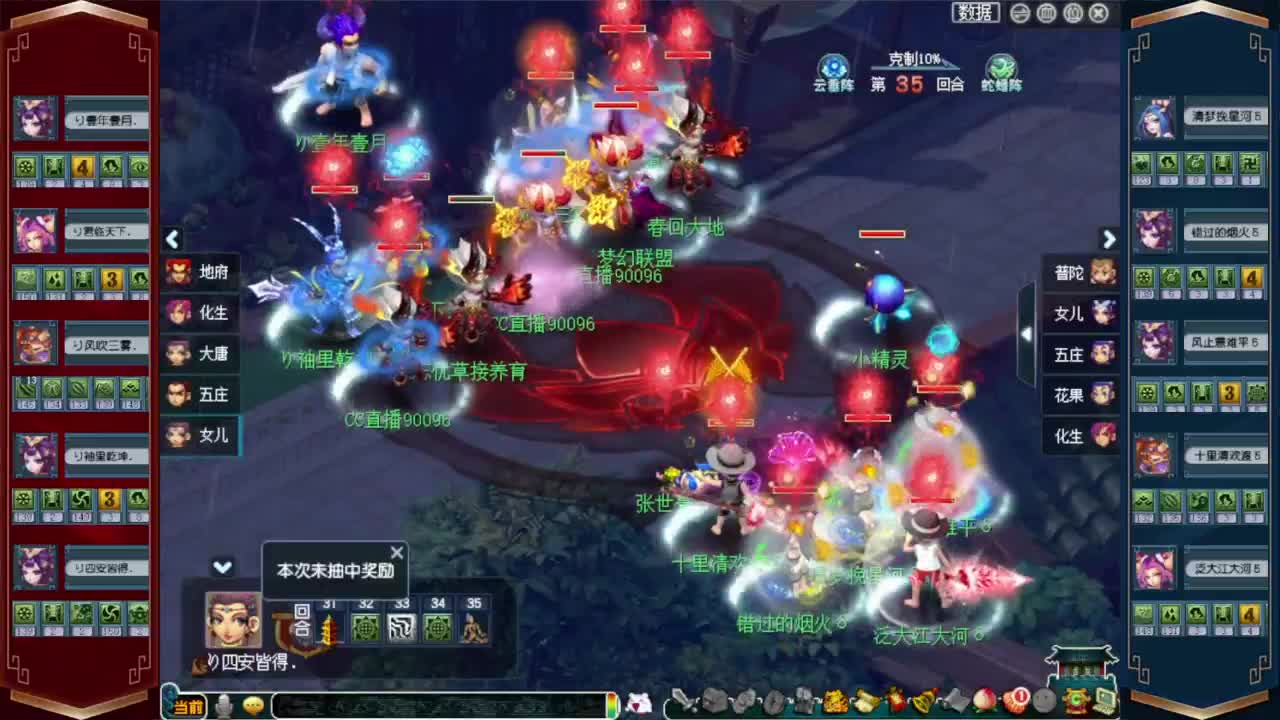1280x720 pixels.
Task: Click the 数据 button at the top right
Action: [975, 12]
